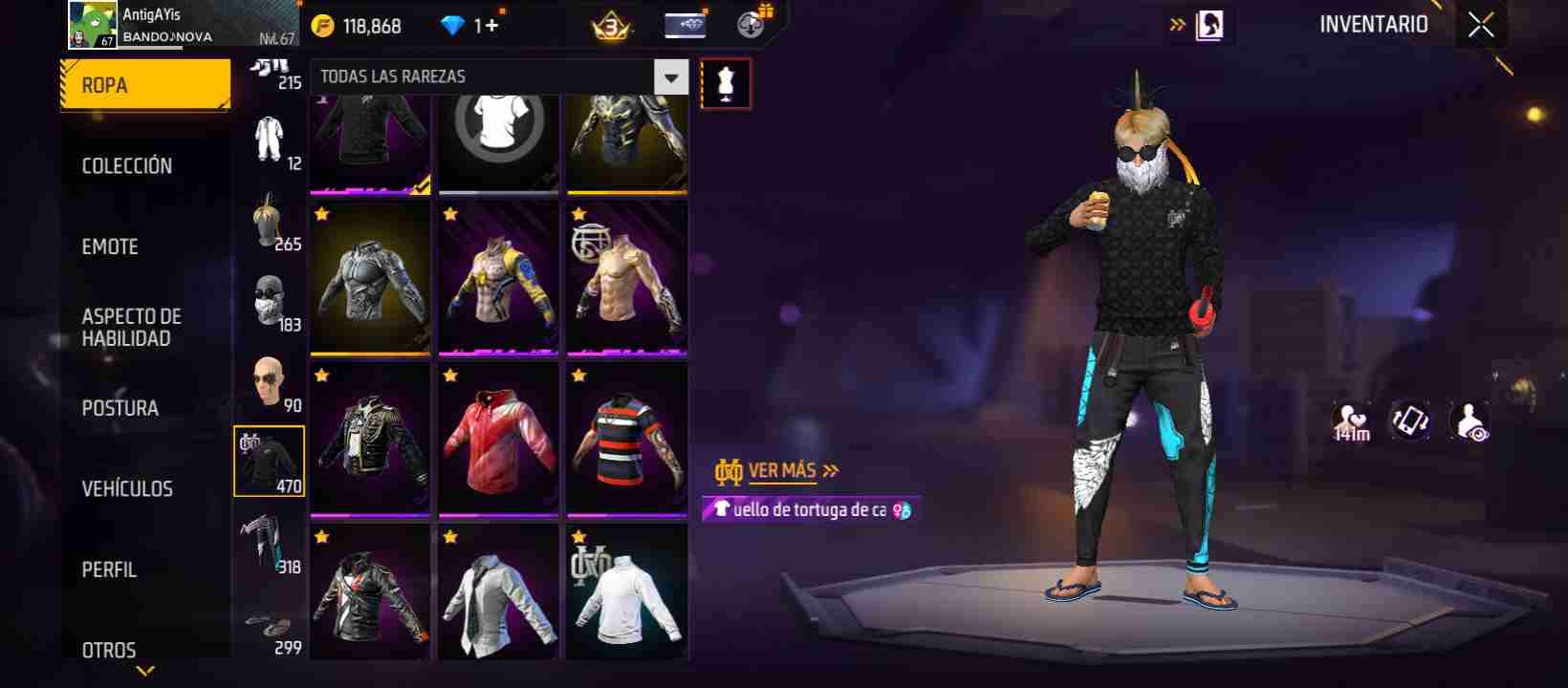
Task: Open the diamond membership card icon
Action: pos(687,23)
